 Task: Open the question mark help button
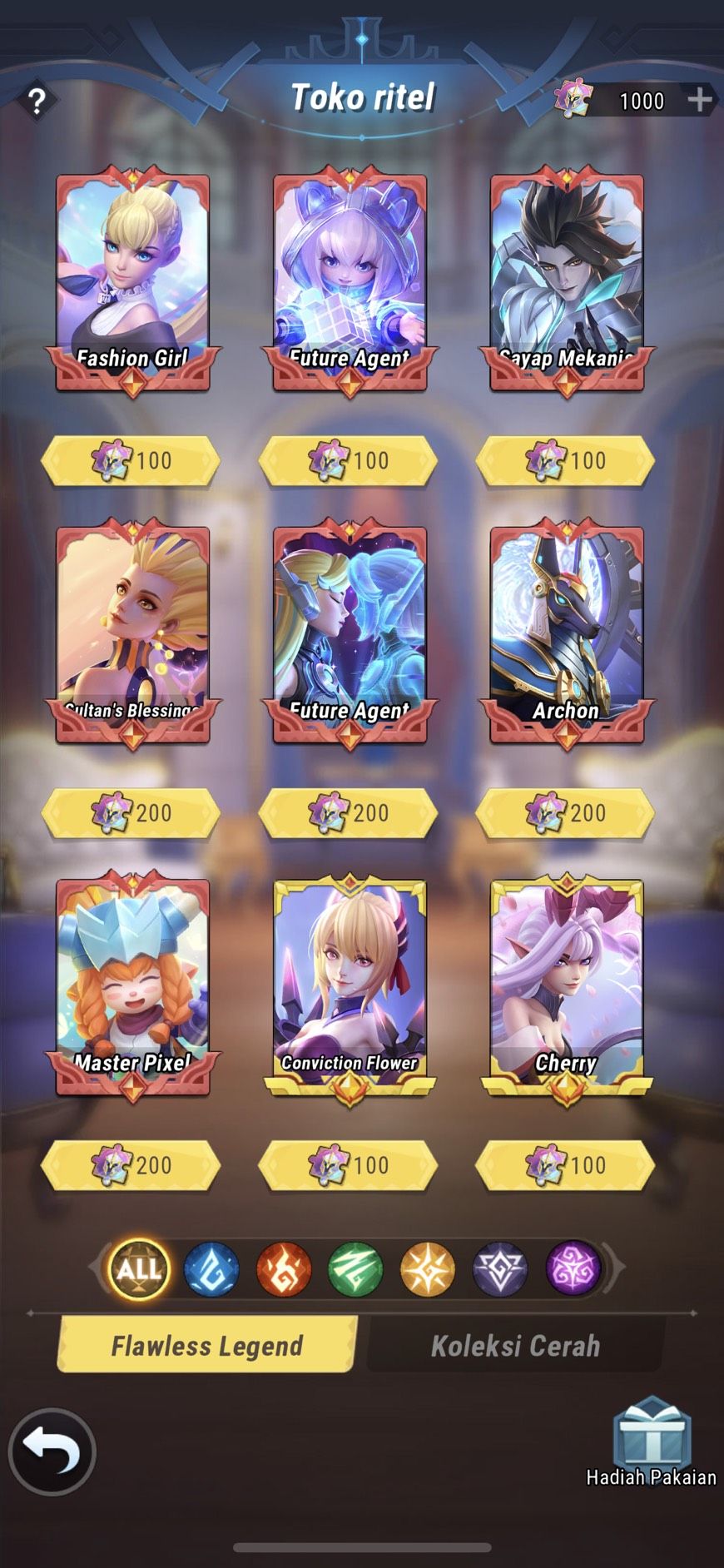click(37, 102)
